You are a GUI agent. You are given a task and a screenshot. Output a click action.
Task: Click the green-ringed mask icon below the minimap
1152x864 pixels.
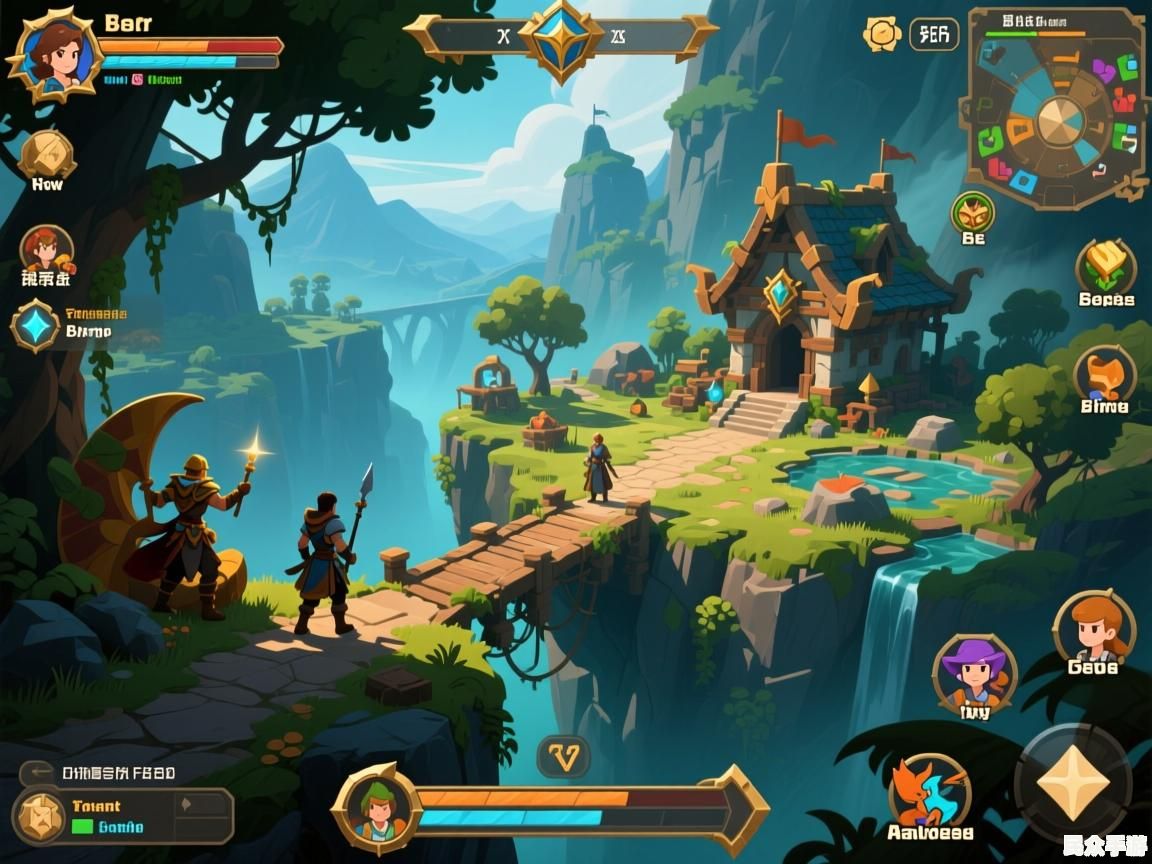(x=972, y=213)
